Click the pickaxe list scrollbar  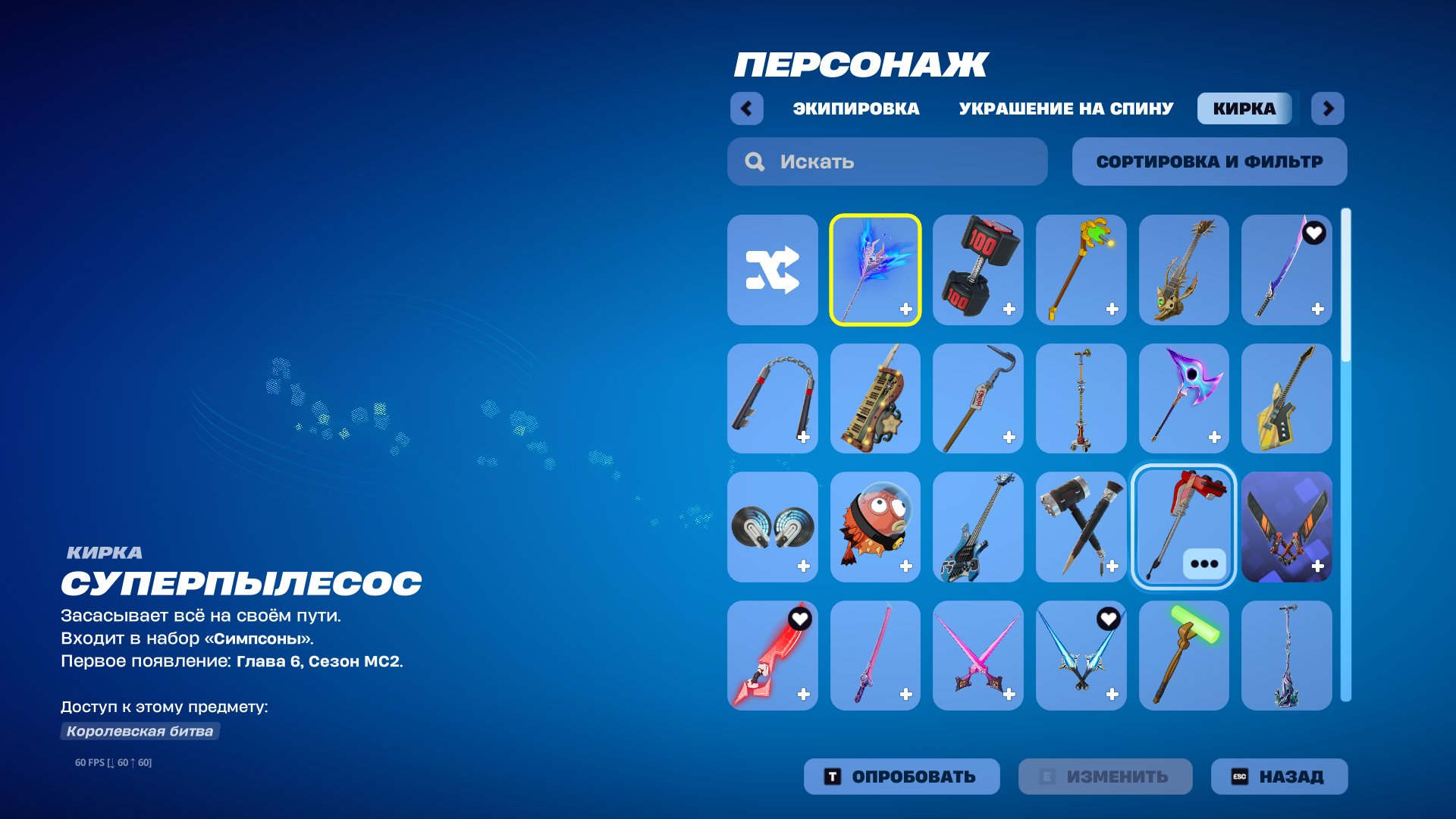(1346, 455)
